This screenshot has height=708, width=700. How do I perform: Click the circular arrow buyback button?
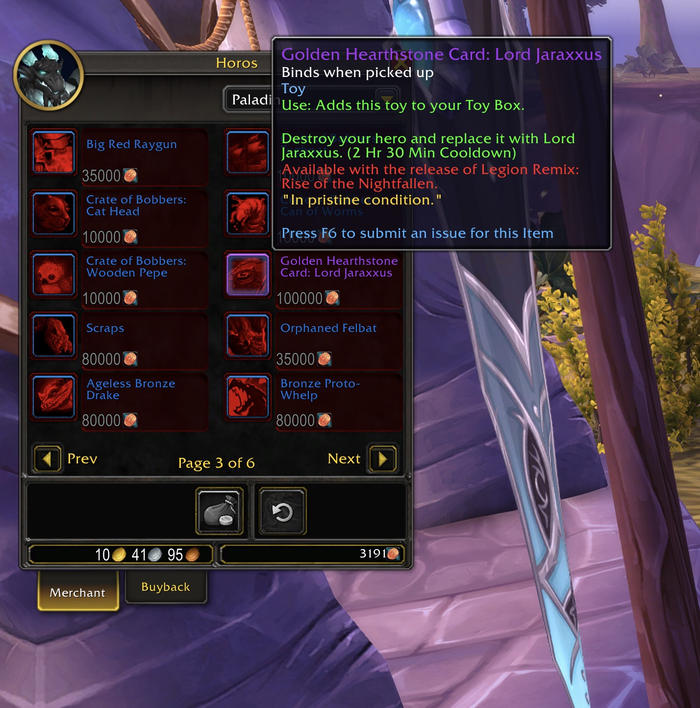tap(283, 512)
